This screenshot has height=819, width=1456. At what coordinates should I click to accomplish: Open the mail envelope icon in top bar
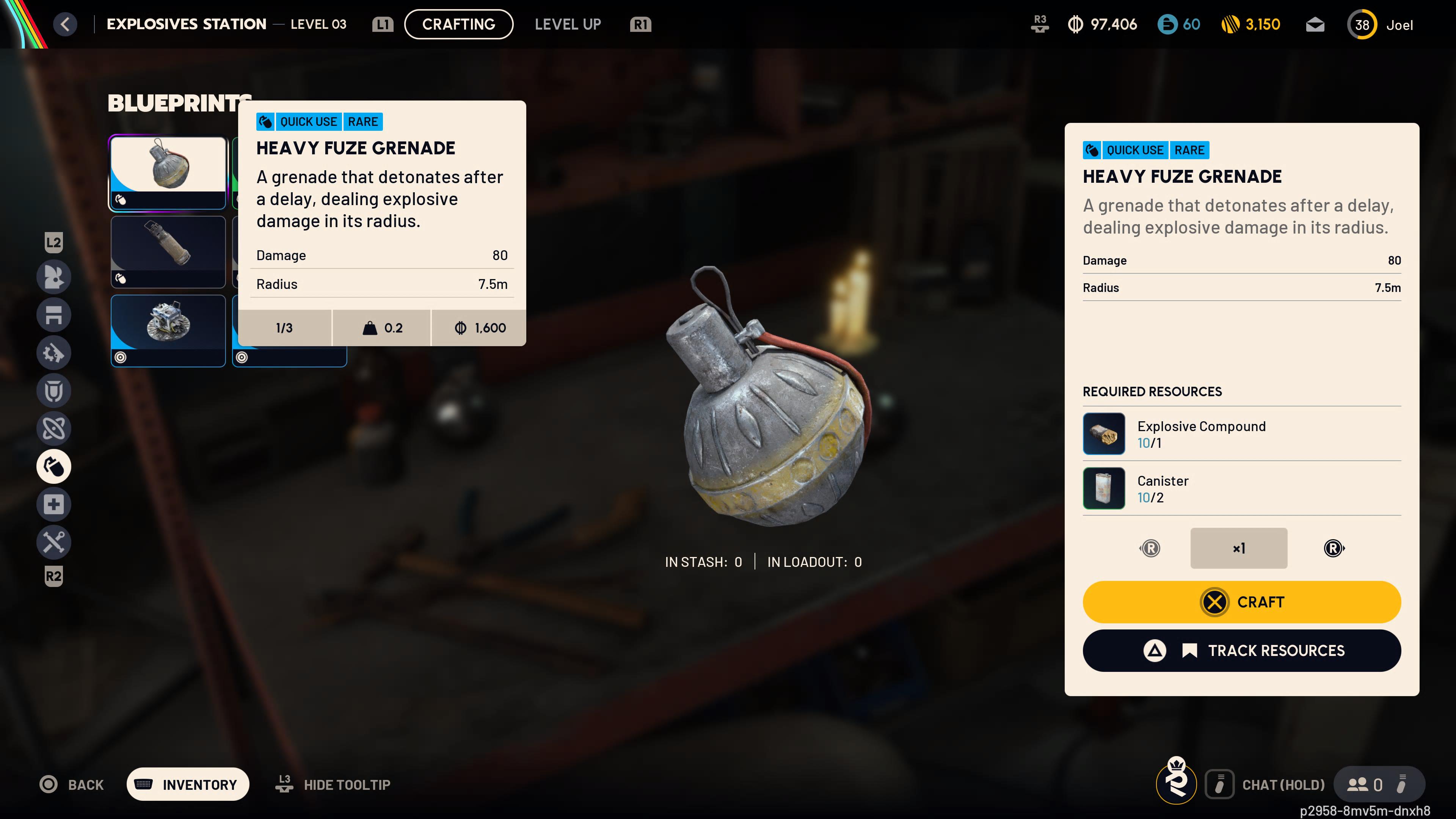click(1315, 24)
